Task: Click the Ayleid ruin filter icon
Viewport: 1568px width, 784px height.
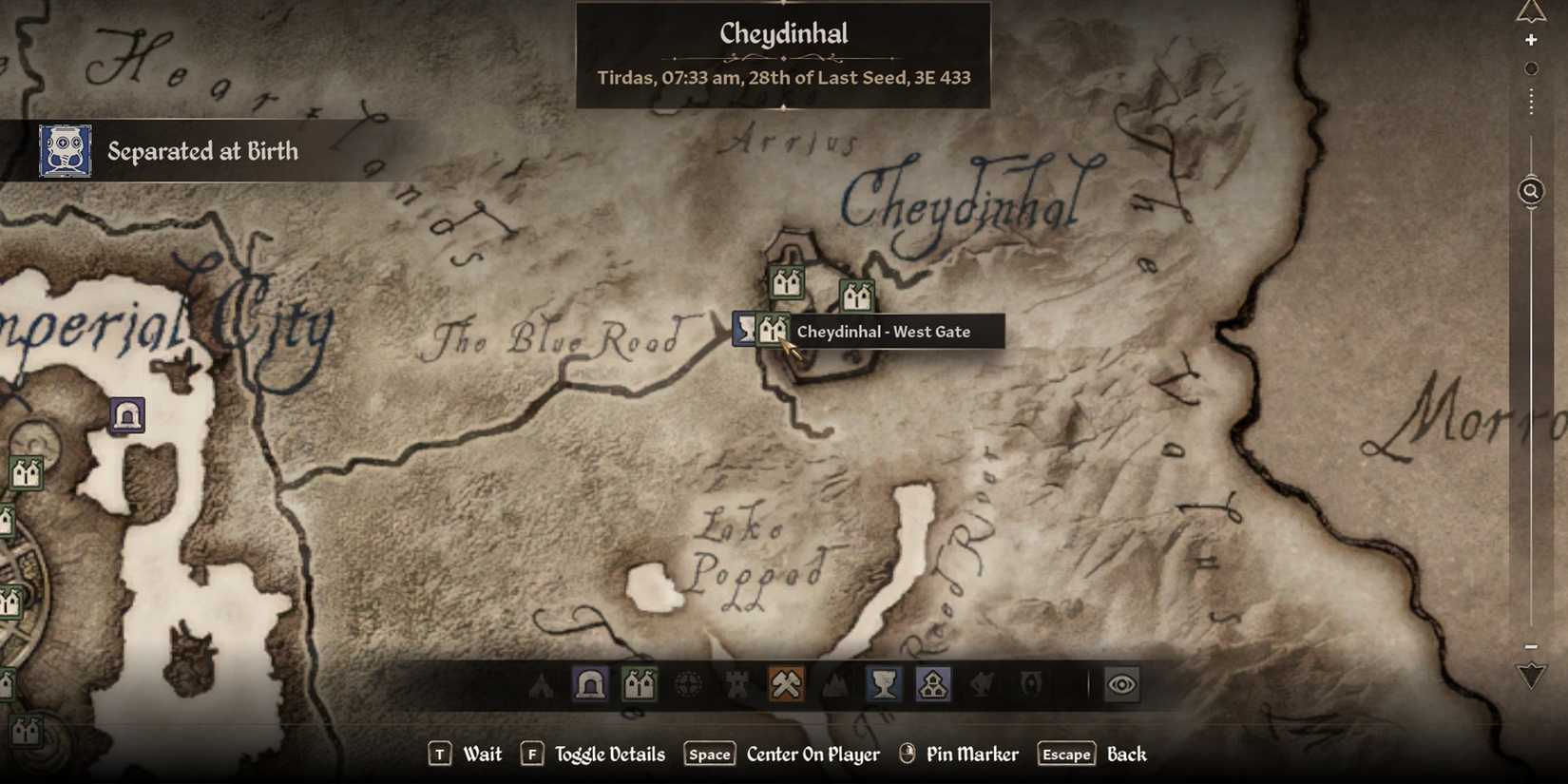Action: pyautogui.click(x=687, y=682)
